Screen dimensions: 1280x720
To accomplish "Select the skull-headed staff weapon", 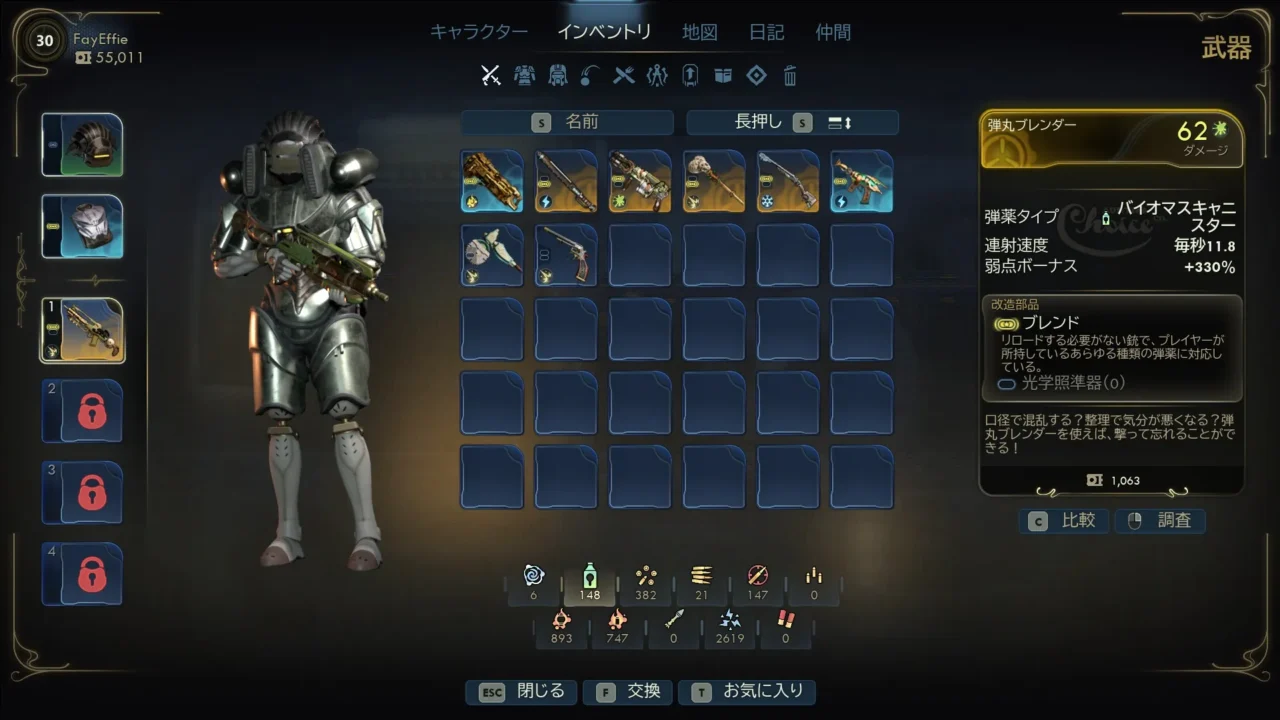I will click(x=714, y=181).
